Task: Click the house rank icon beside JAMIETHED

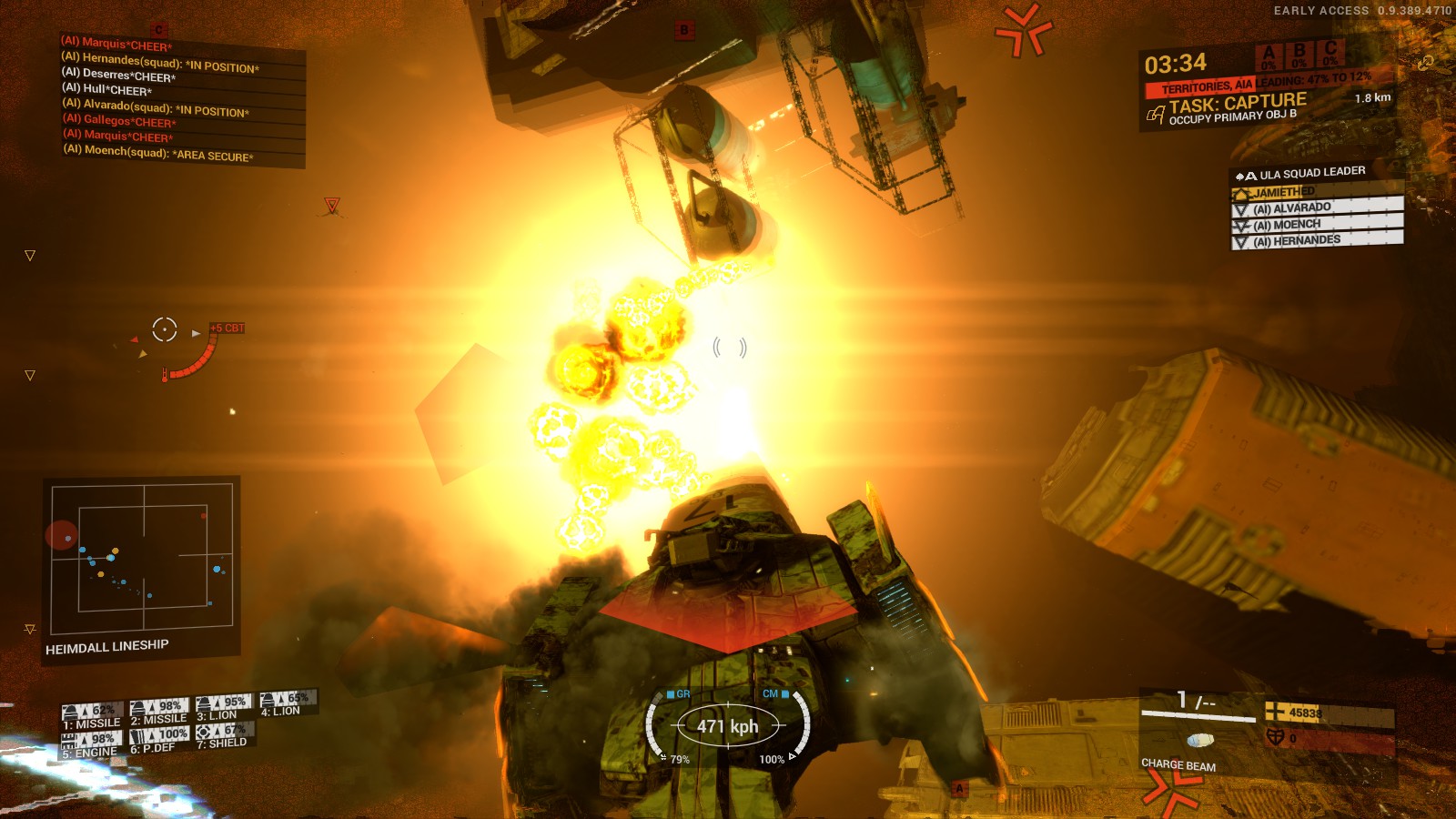Action: pos(1240,192)
